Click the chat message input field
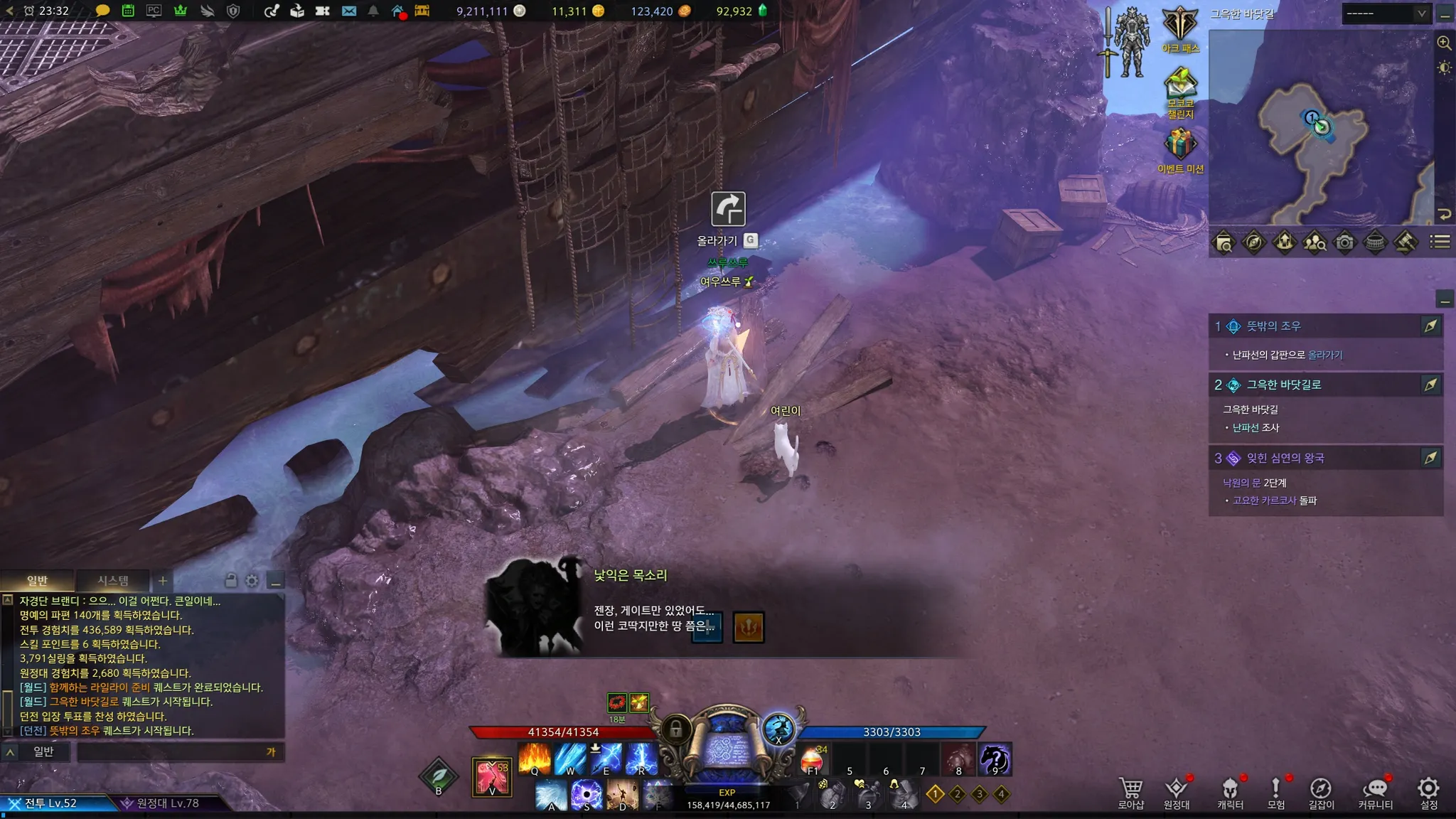This screenshot has width=1456, height=819. coord(171,751)
